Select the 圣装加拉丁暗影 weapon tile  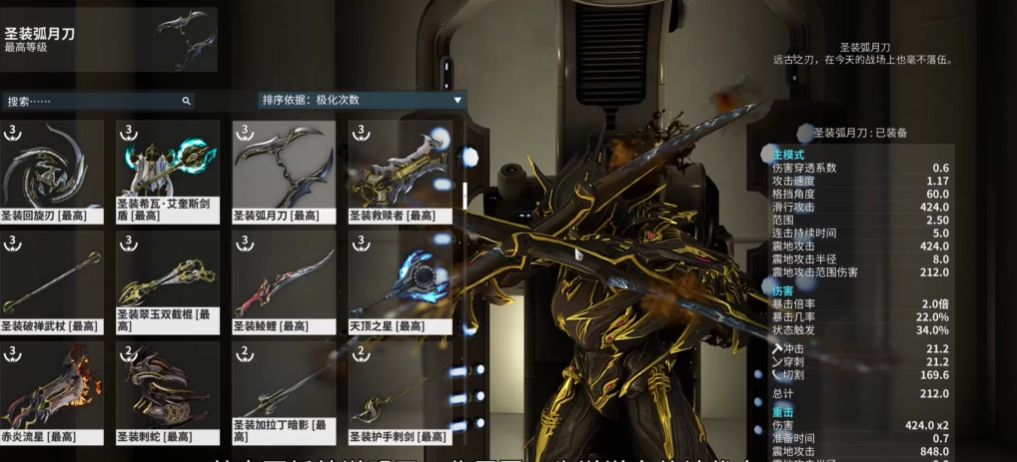(283, 392)
